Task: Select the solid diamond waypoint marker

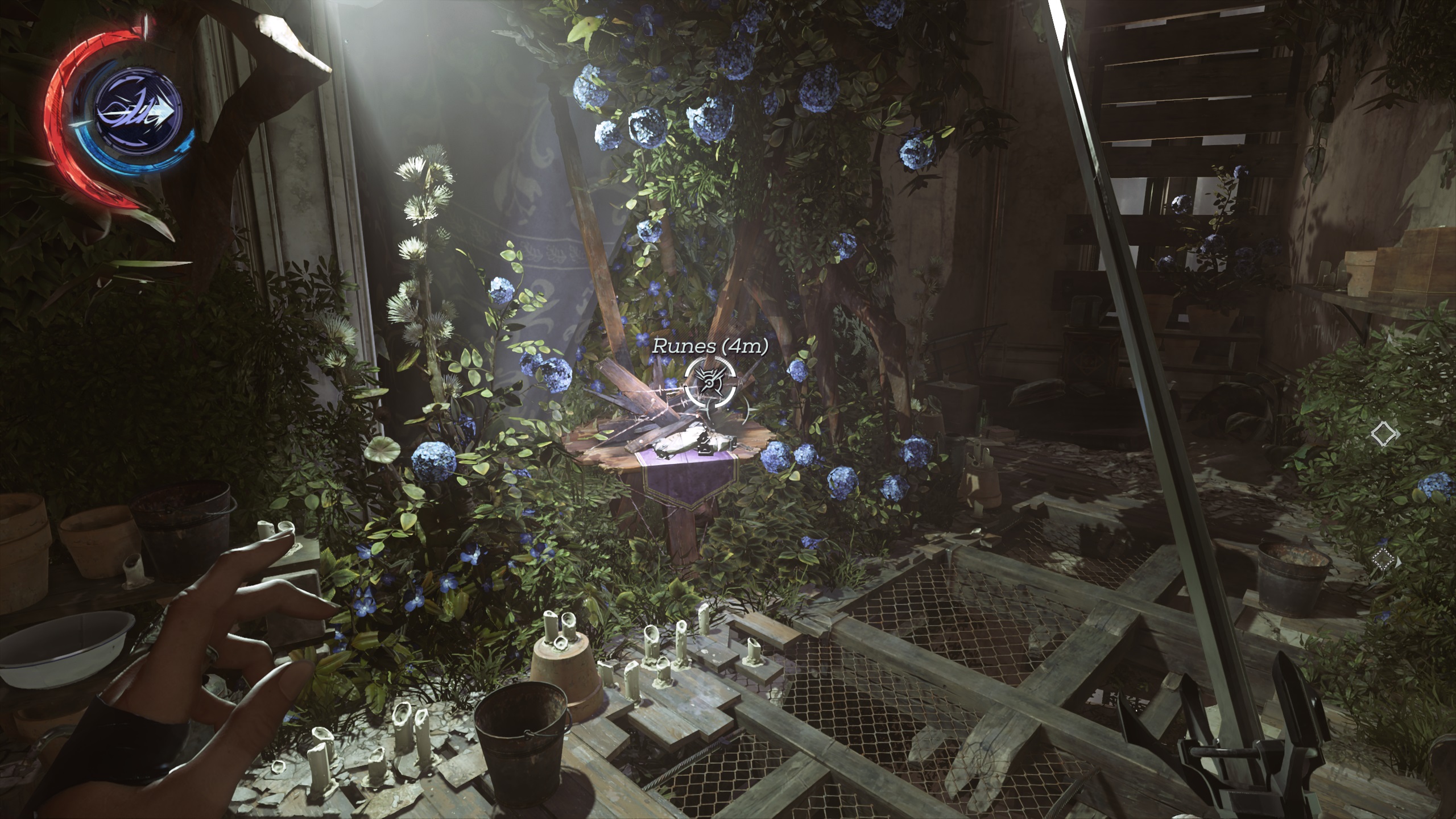Action: pos(1384,435)
